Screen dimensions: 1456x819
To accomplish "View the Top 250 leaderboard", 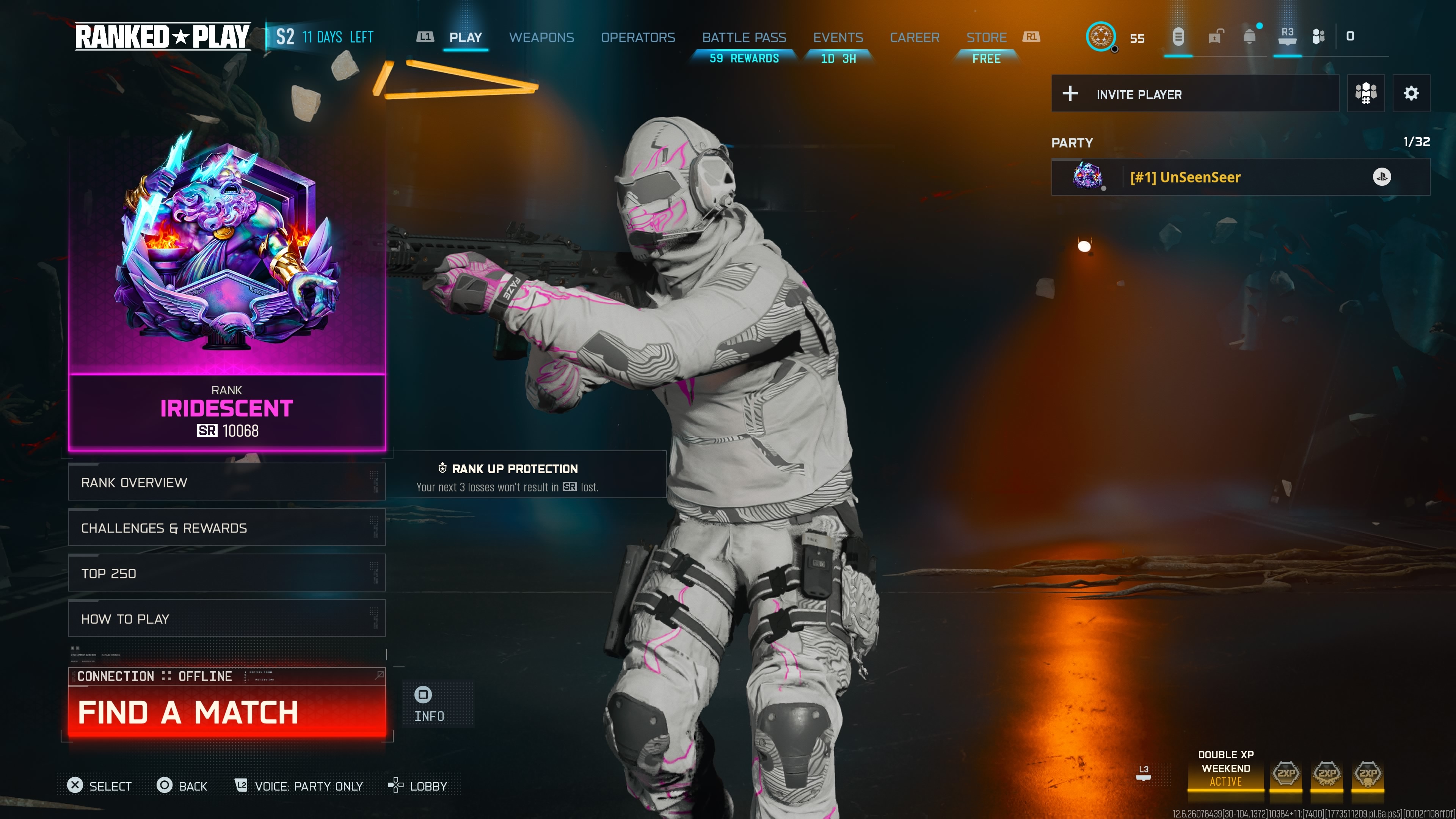I will (227, 573).
